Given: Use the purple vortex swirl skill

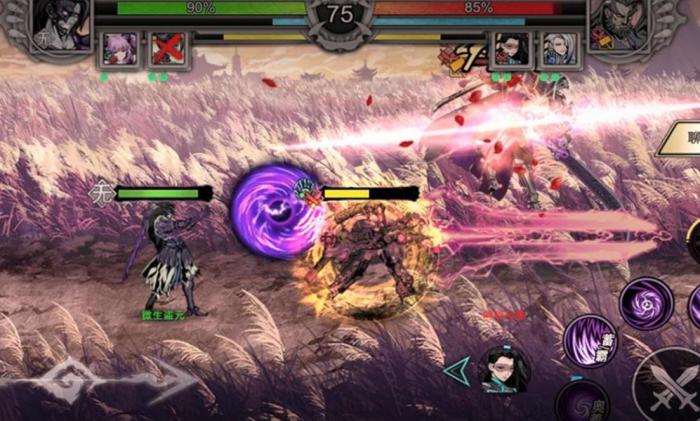Looking at the screenshot, I should (x=645, y=303).
